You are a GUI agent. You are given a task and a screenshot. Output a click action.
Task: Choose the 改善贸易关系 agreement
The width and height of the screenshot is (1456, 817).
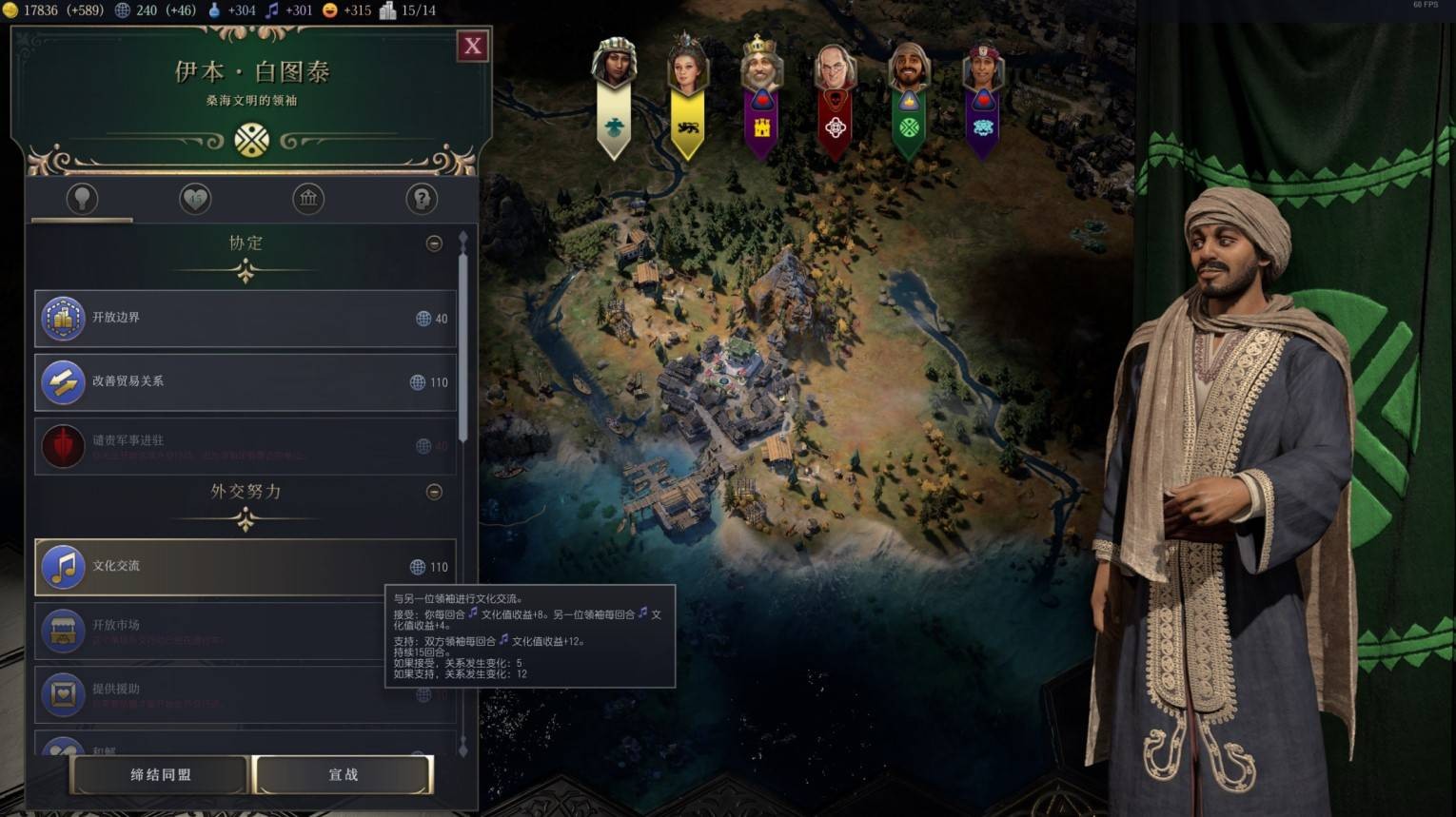[246, 381]
